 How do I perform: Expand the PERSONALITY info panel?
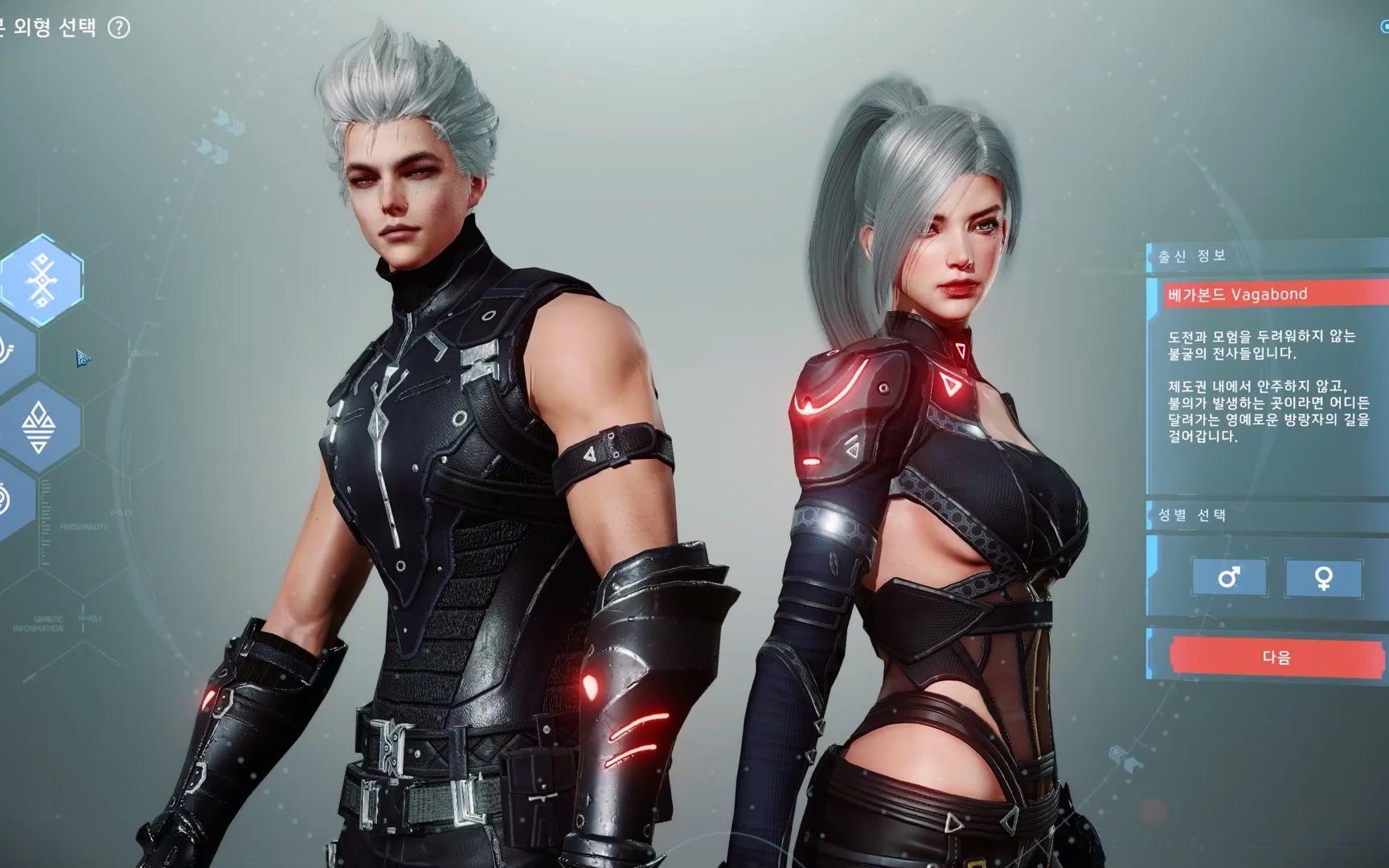pos(84,528)
